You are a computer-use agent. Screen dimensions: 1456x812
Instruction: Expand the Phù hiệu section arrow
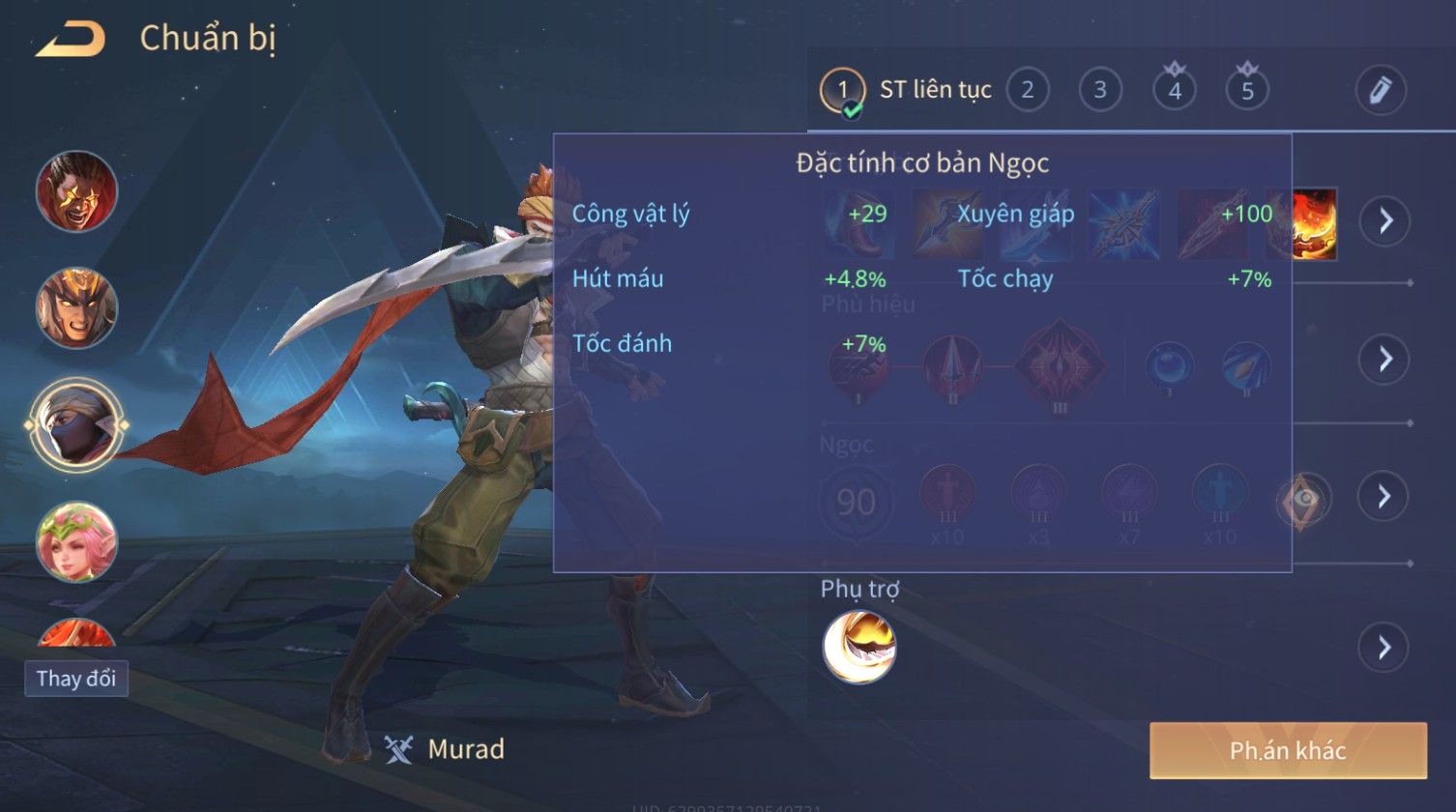1385,360
